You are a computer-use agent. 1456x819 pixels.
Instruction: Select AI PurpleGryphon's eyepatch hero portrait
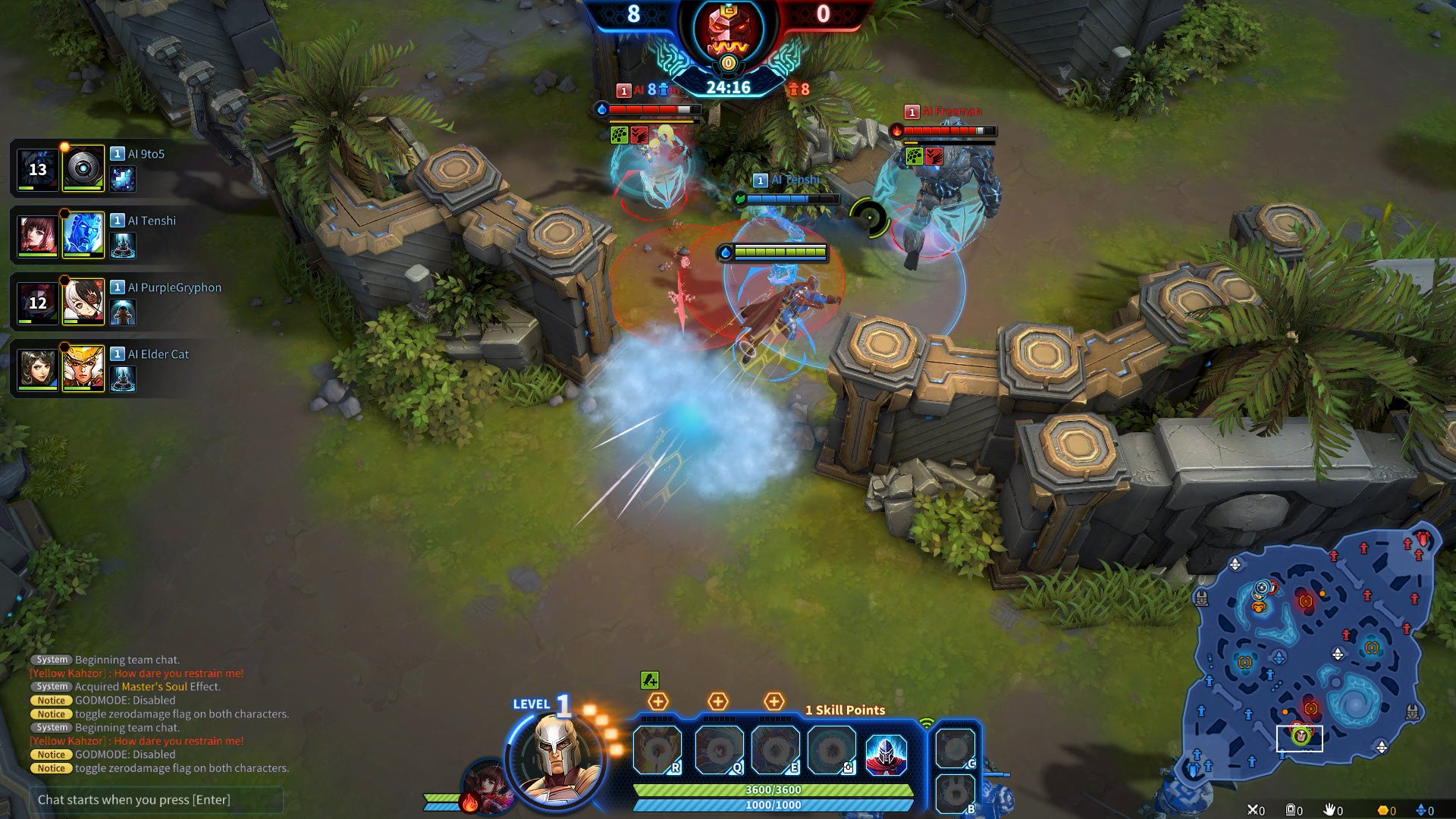[83, 301]
